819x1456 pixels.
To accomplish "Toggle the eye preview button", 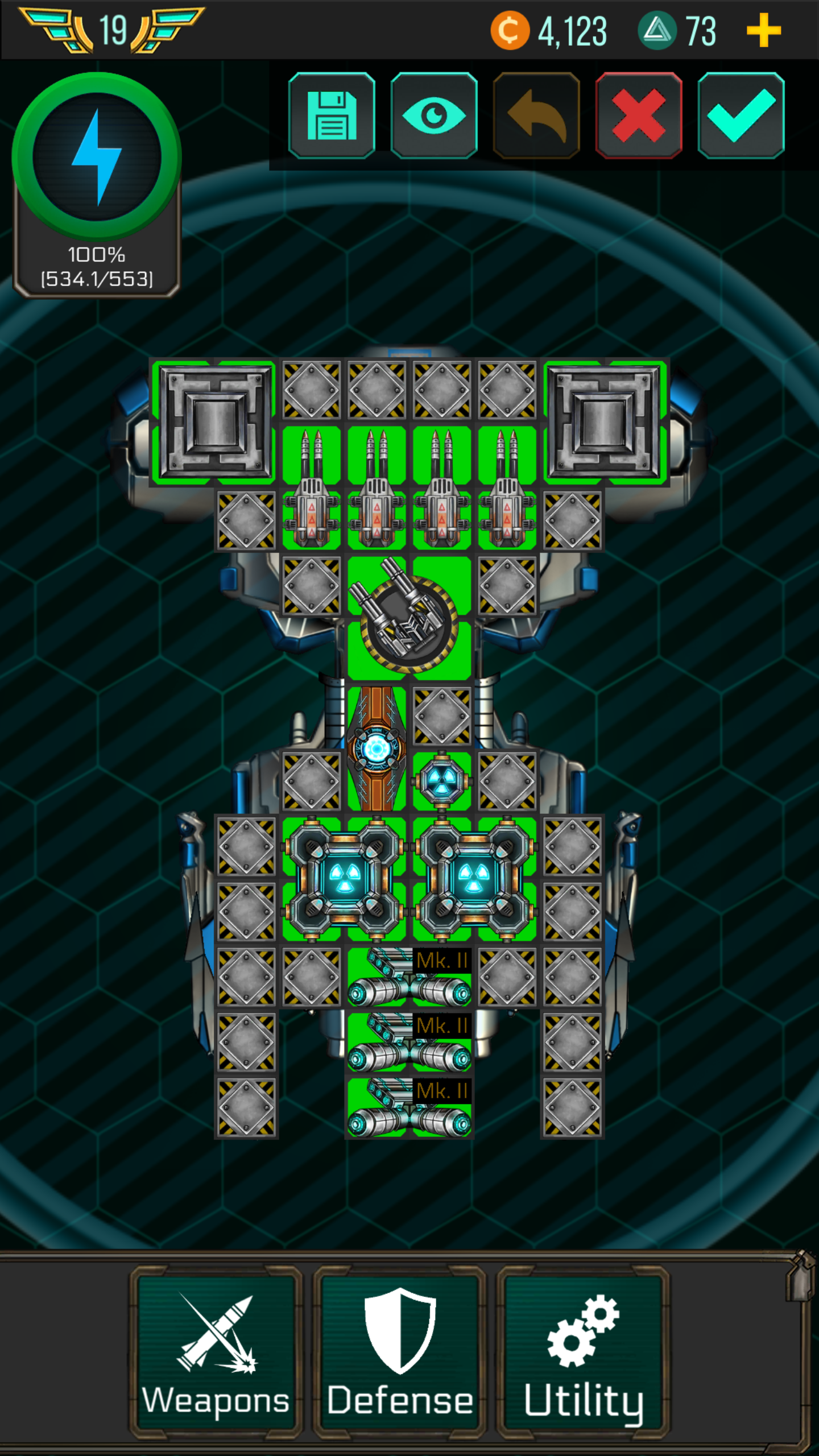I will 434,115.
